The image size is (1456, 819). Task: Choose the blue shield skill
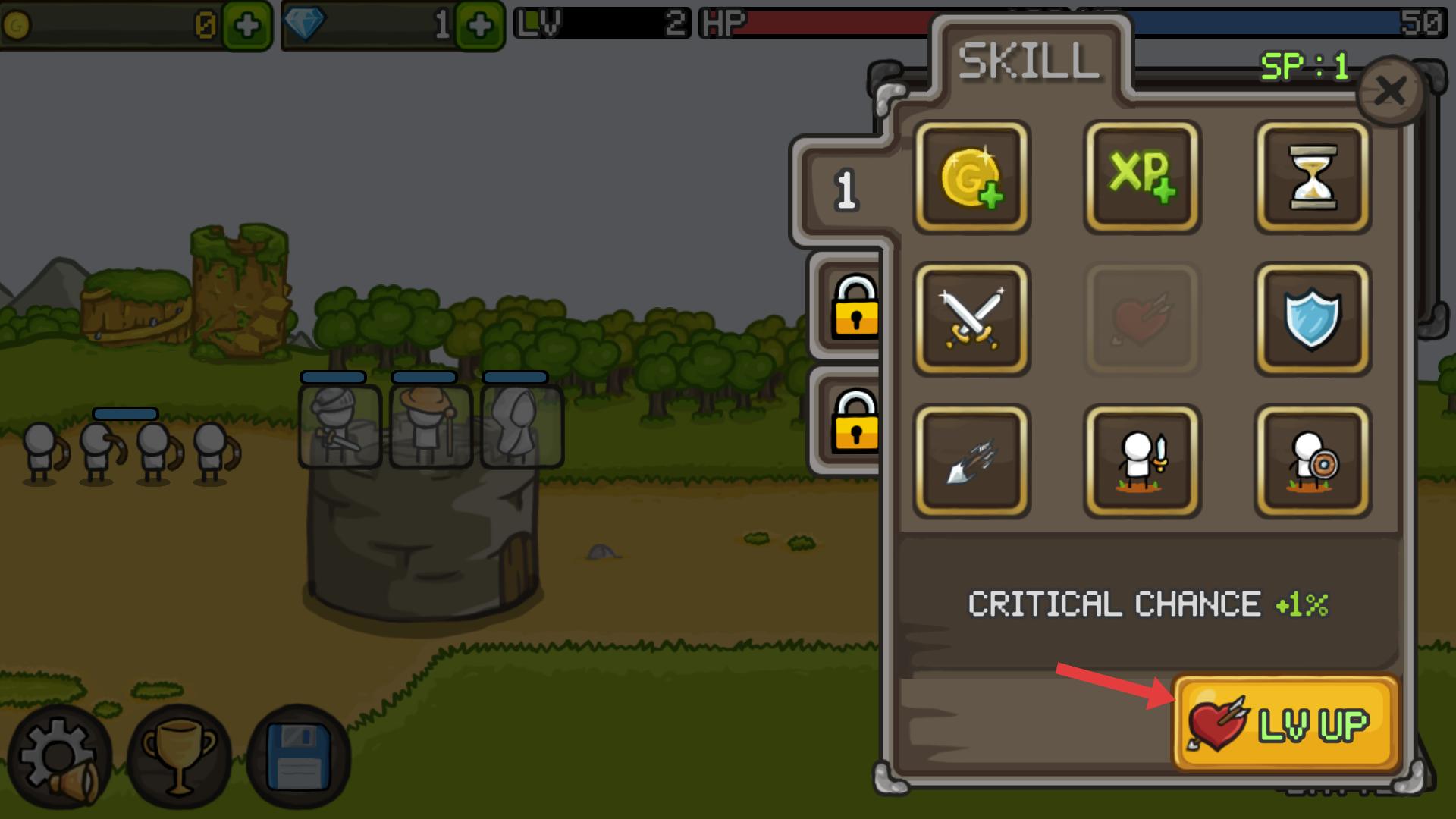pos(1313,319)
